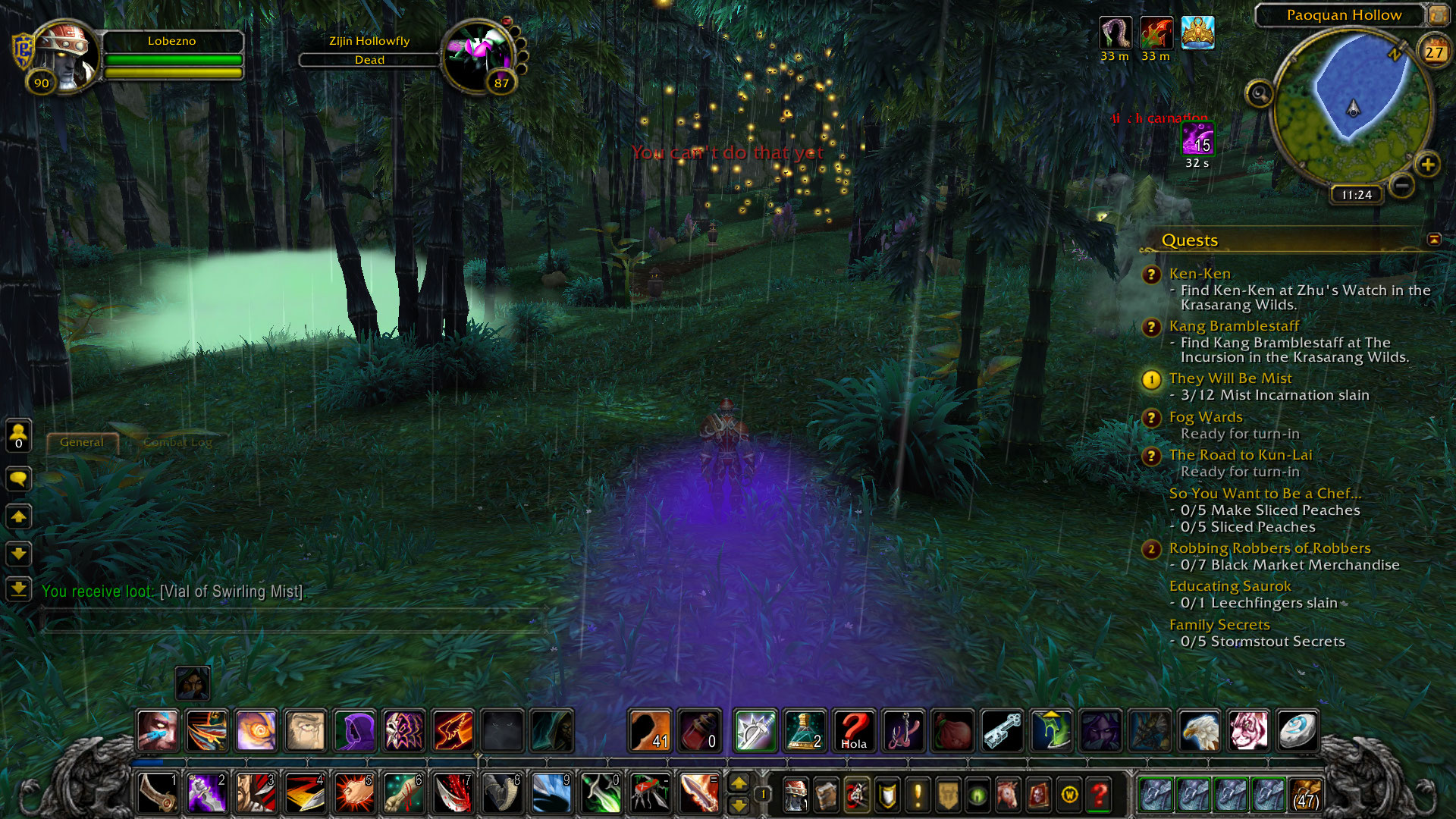Click Lobezno's player portrait
The width and height of the screenshot is (1456, 819).
pyautogui.click(x=66, y=55)
